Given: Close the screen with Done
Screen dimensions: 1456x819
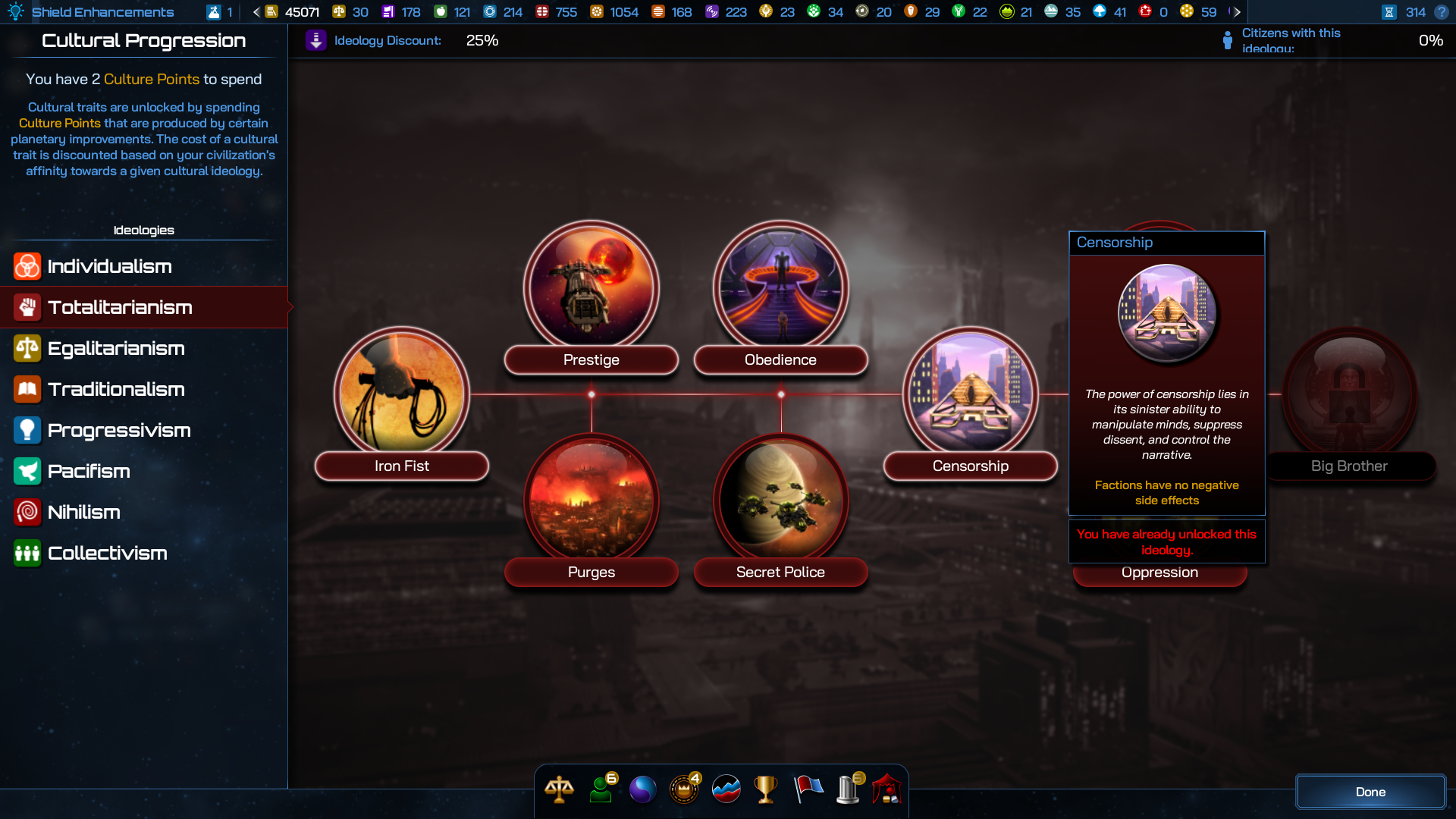Looking at the screenshot, I should (x=1370, y=792).
